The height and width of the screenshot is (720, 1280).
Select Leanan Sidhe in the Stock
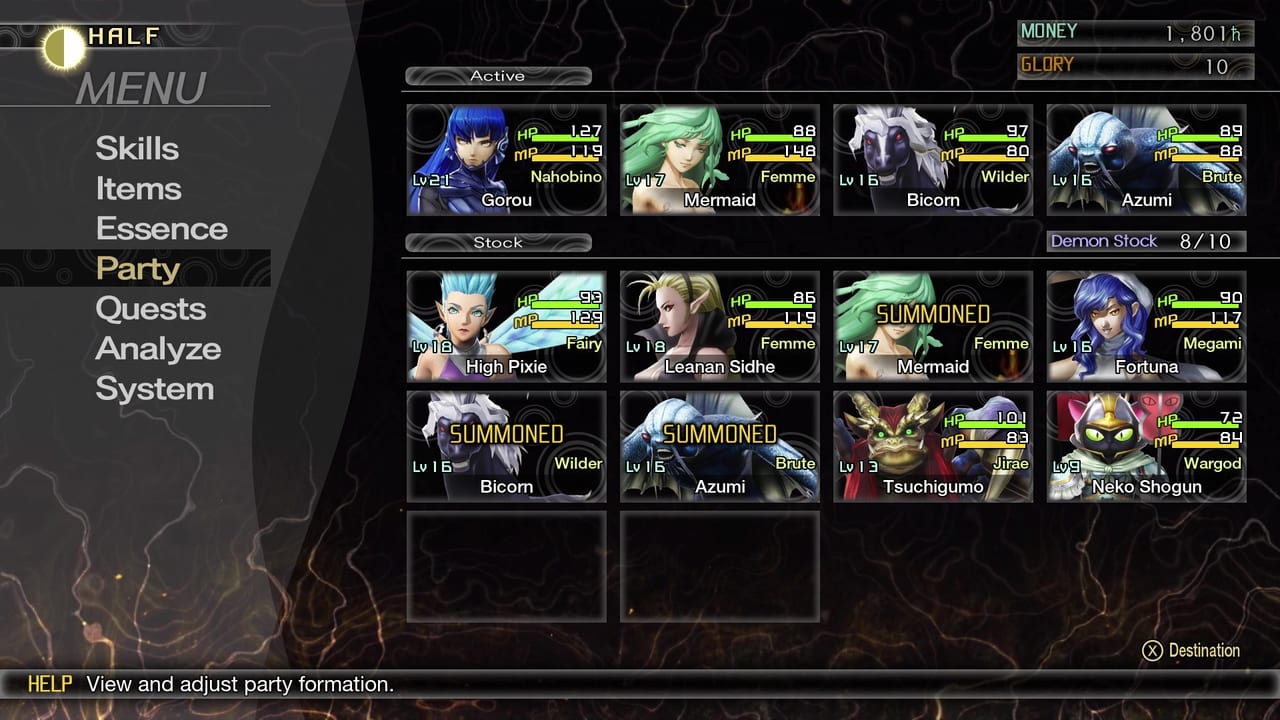(719, 325)
